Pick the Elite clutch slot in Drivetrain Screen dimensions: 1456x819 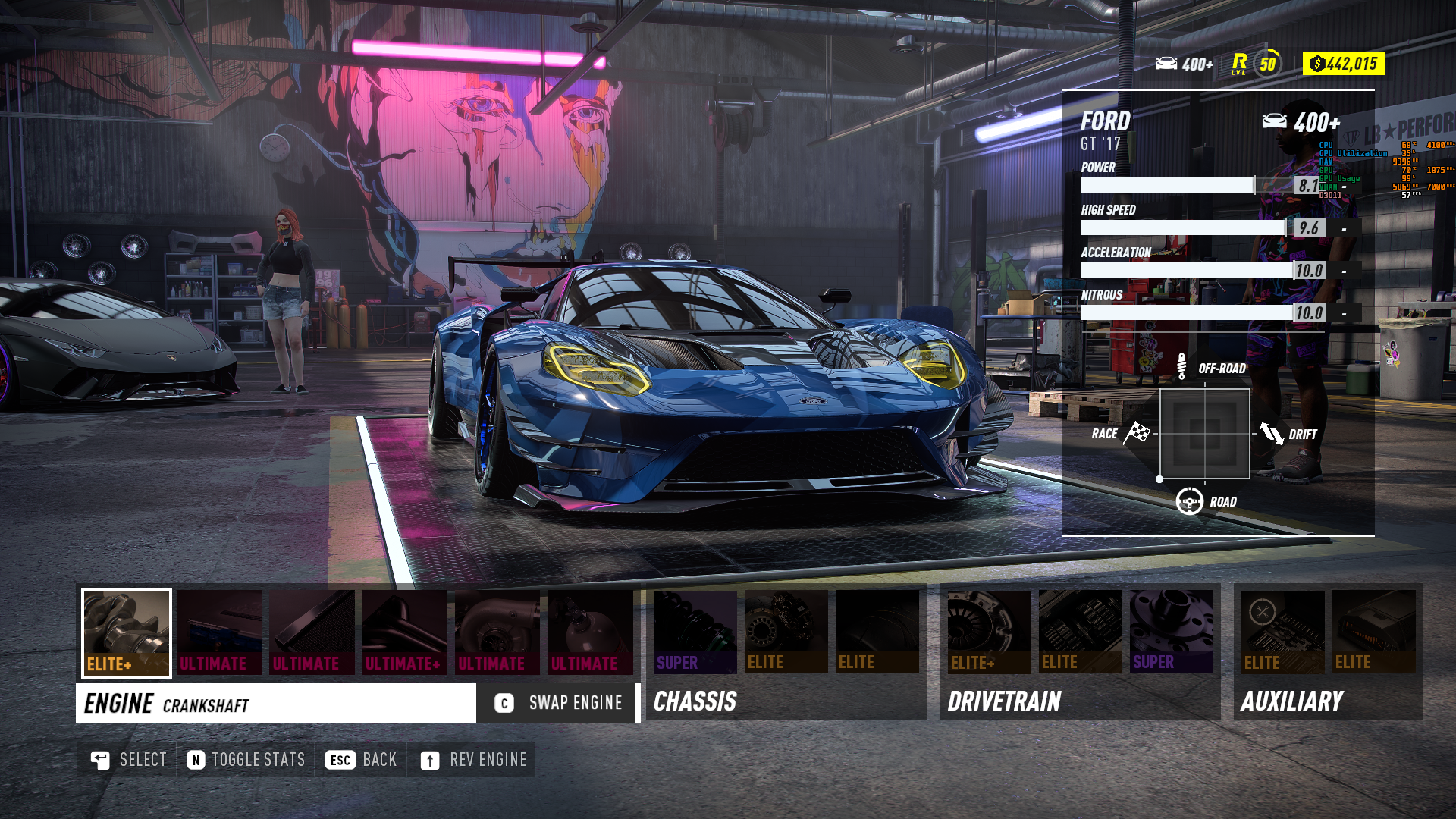[1079, 632]
